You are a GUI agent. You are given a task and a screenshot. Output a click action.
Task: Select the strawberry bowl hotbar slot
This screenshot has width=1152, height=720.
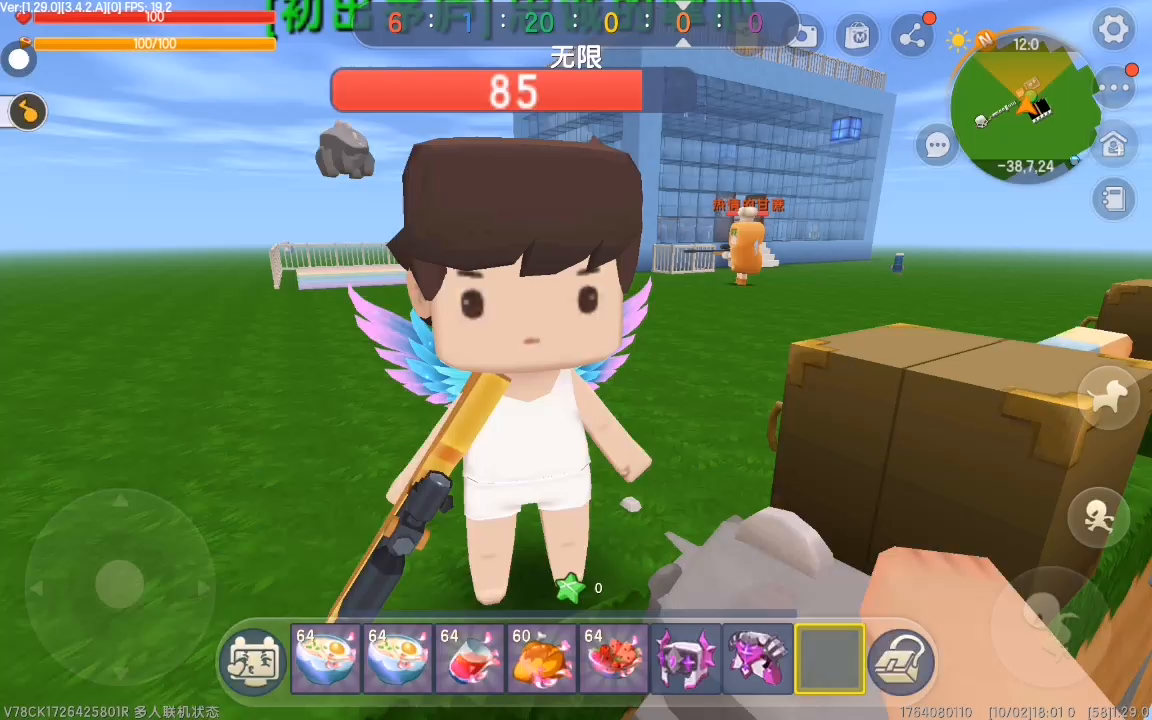click(x=613, y=659)
